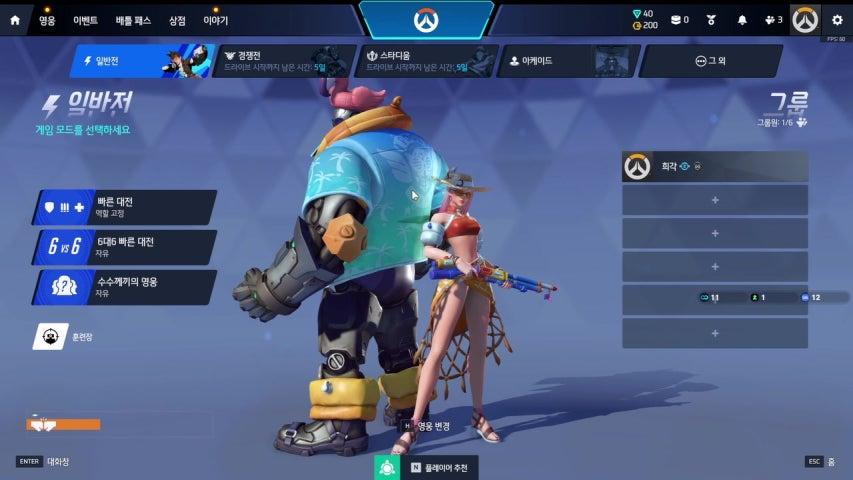Select 수수께끼의 영웅 mystery heroes mode

[x=125, y=287]
